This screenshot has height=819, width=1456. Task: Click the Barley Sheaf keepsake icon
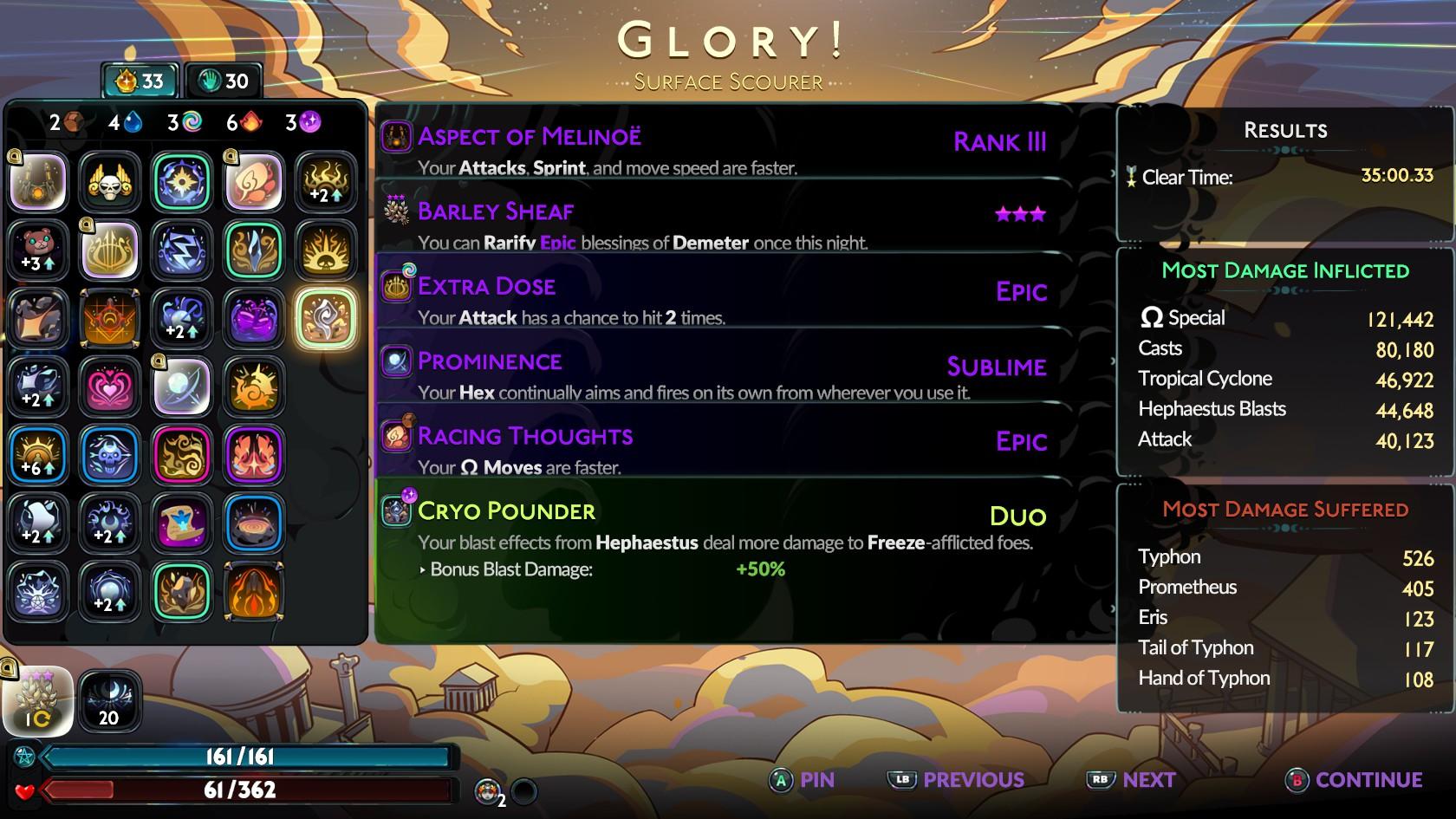coord(38,702)
